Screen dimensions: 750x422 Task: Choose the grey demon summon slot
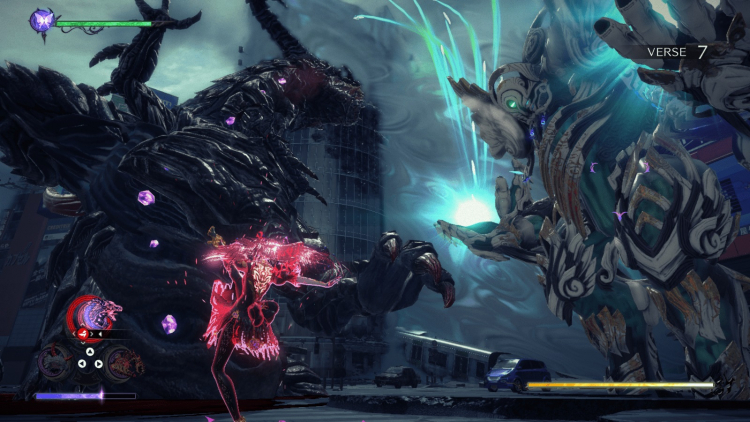[x=52, y=362]
